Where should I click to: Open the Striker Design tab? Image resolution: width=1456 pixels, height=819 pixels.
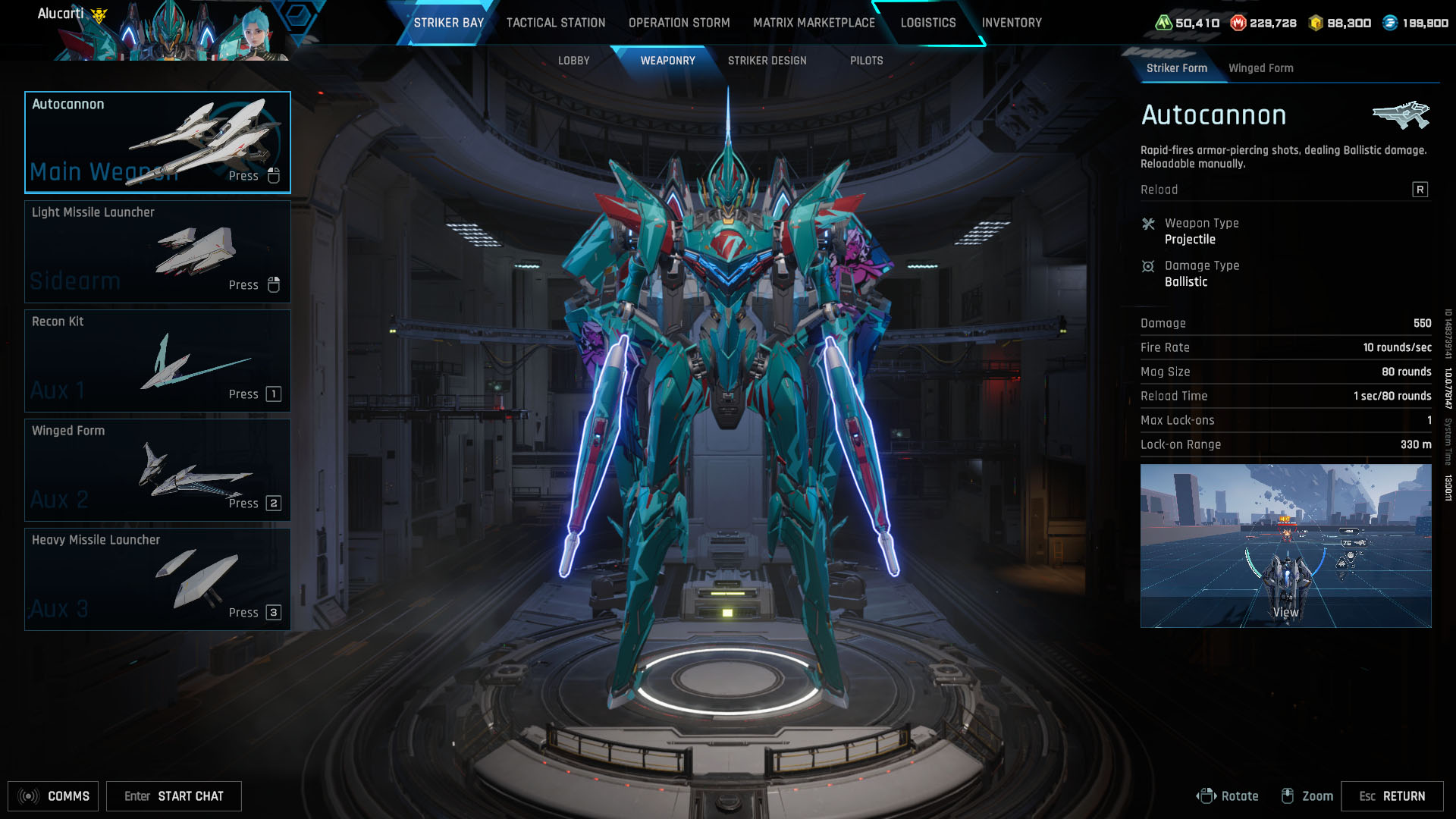[767, 60]
